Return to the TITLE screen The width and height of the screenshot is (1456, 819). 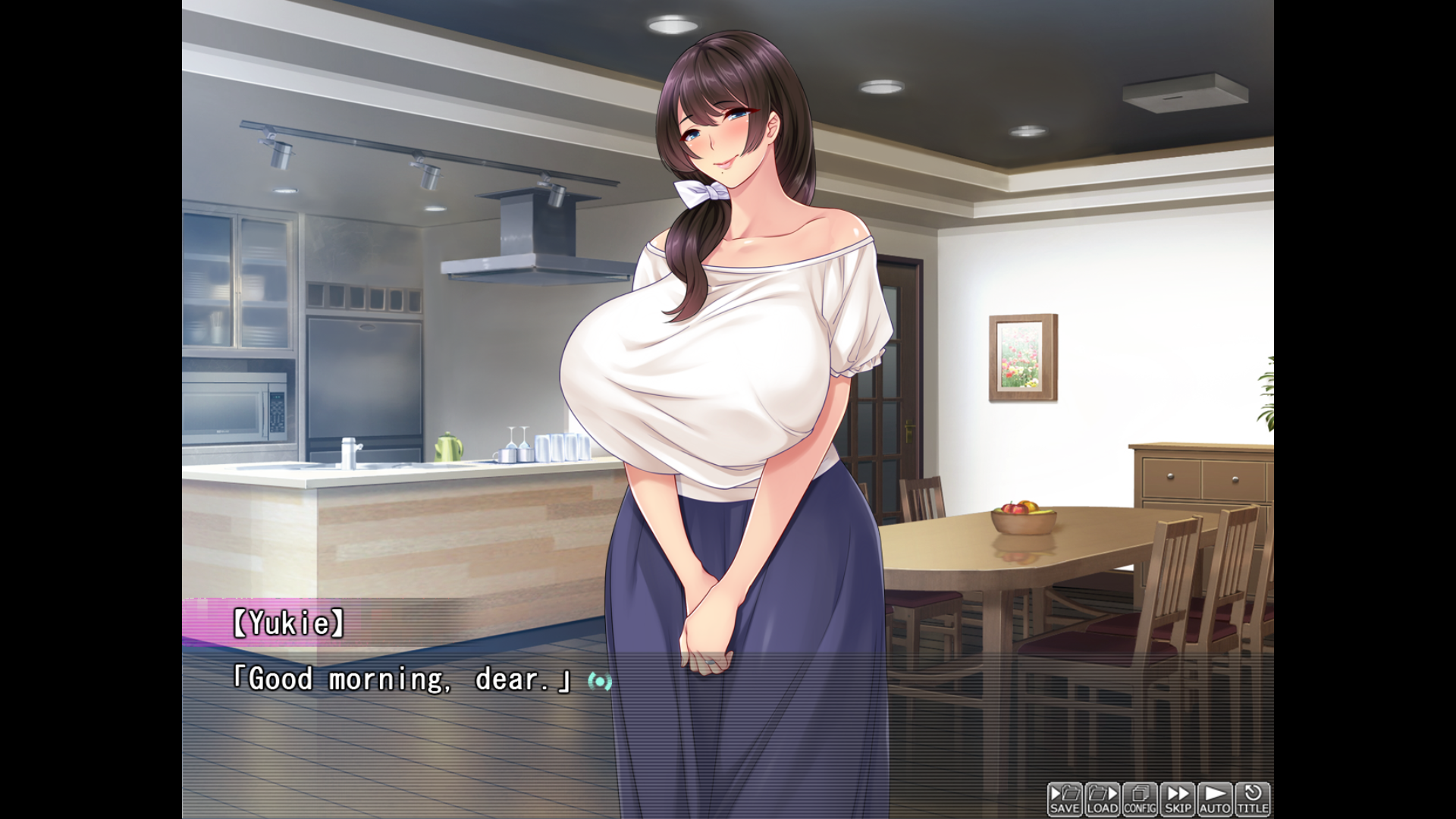pos(1252,799)
